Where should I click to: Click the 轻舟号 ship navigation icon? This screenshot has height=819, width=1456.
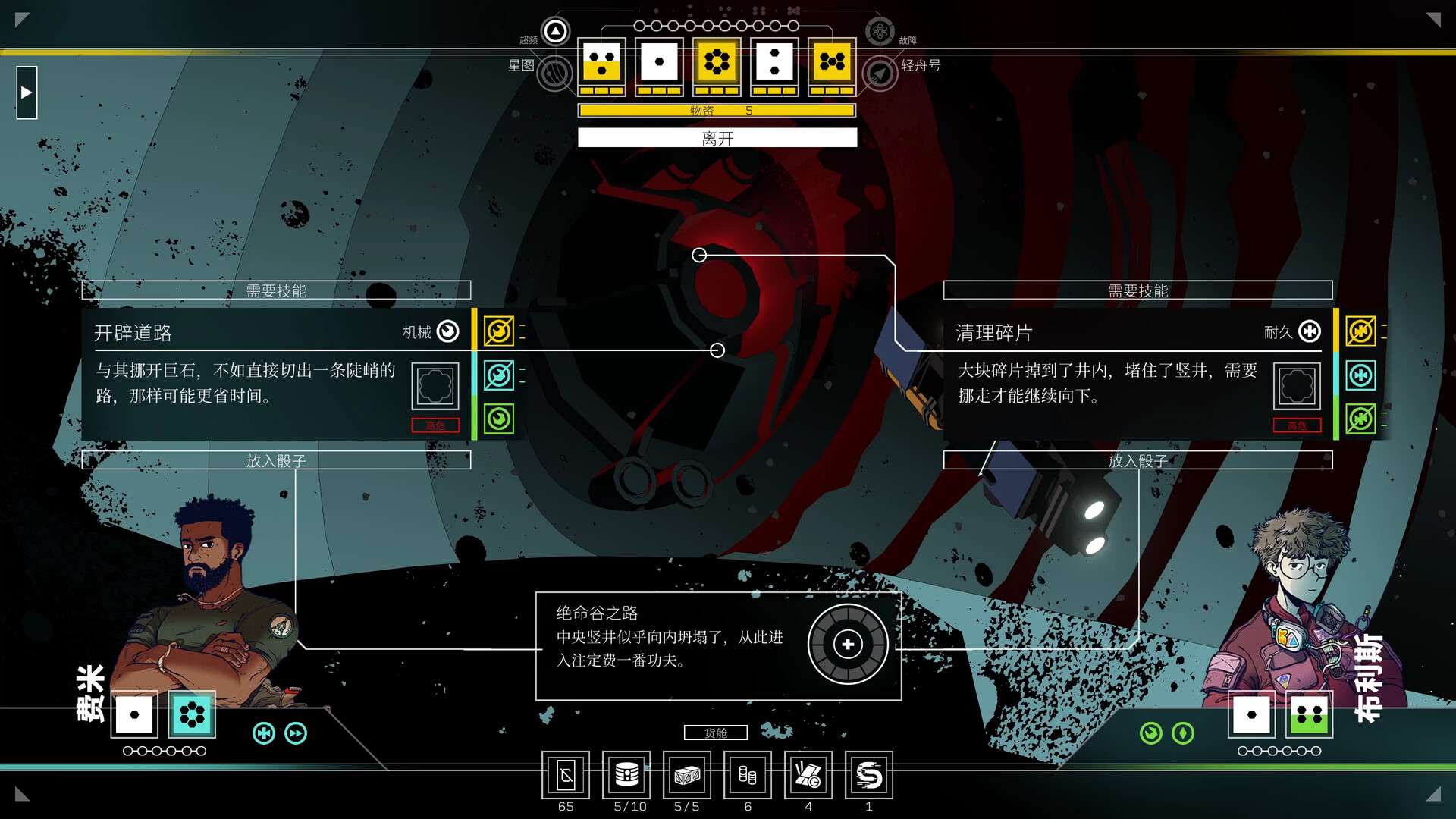coord(879,74)
